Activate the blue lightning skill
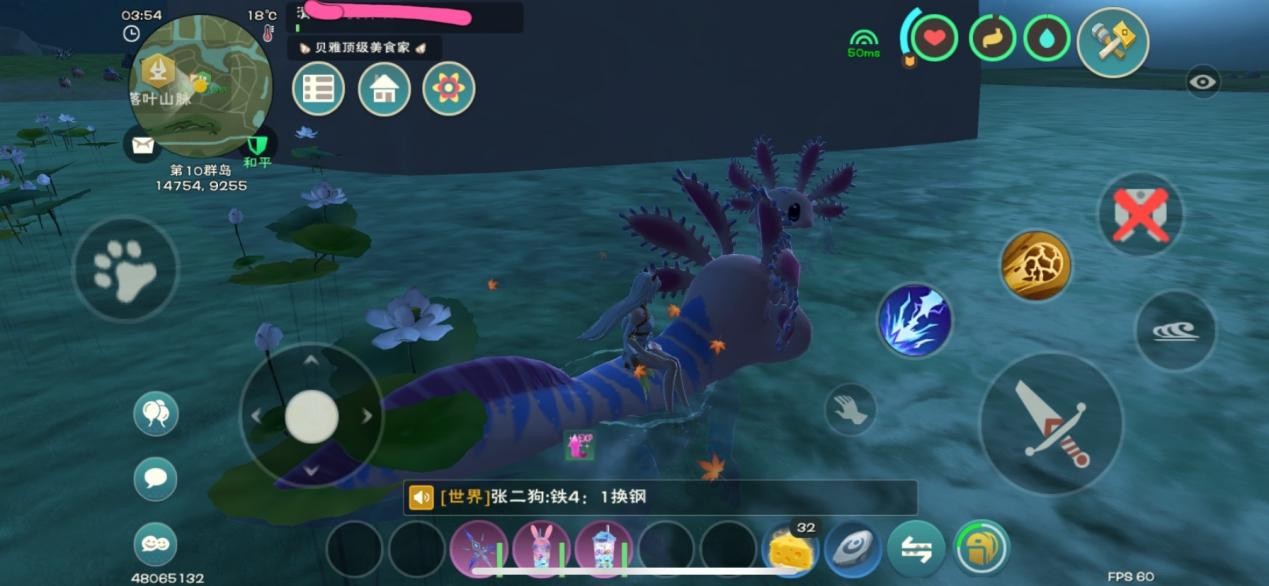 coord(915,321)
